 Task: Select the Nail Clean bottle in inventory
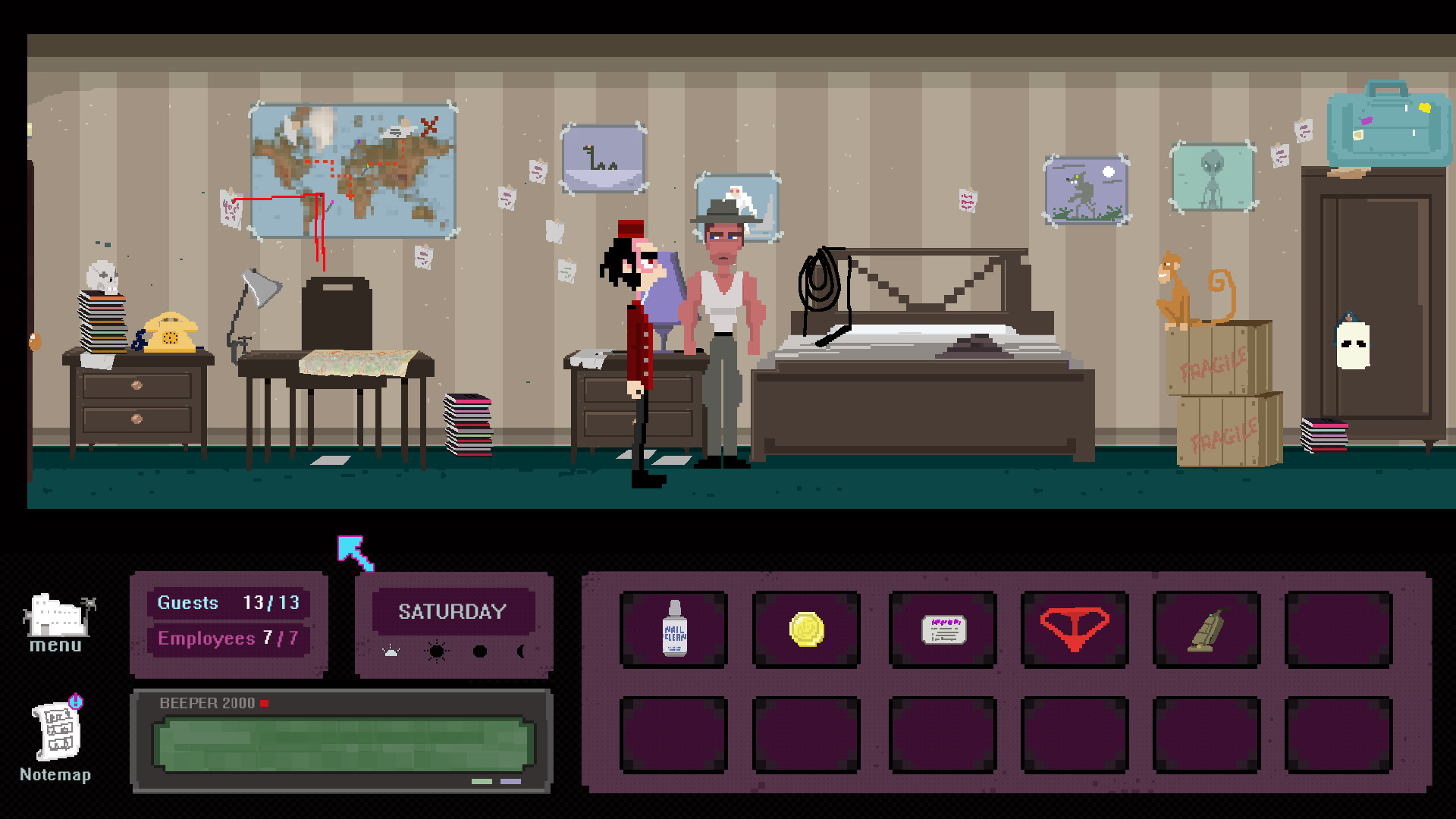pos(673,629)
